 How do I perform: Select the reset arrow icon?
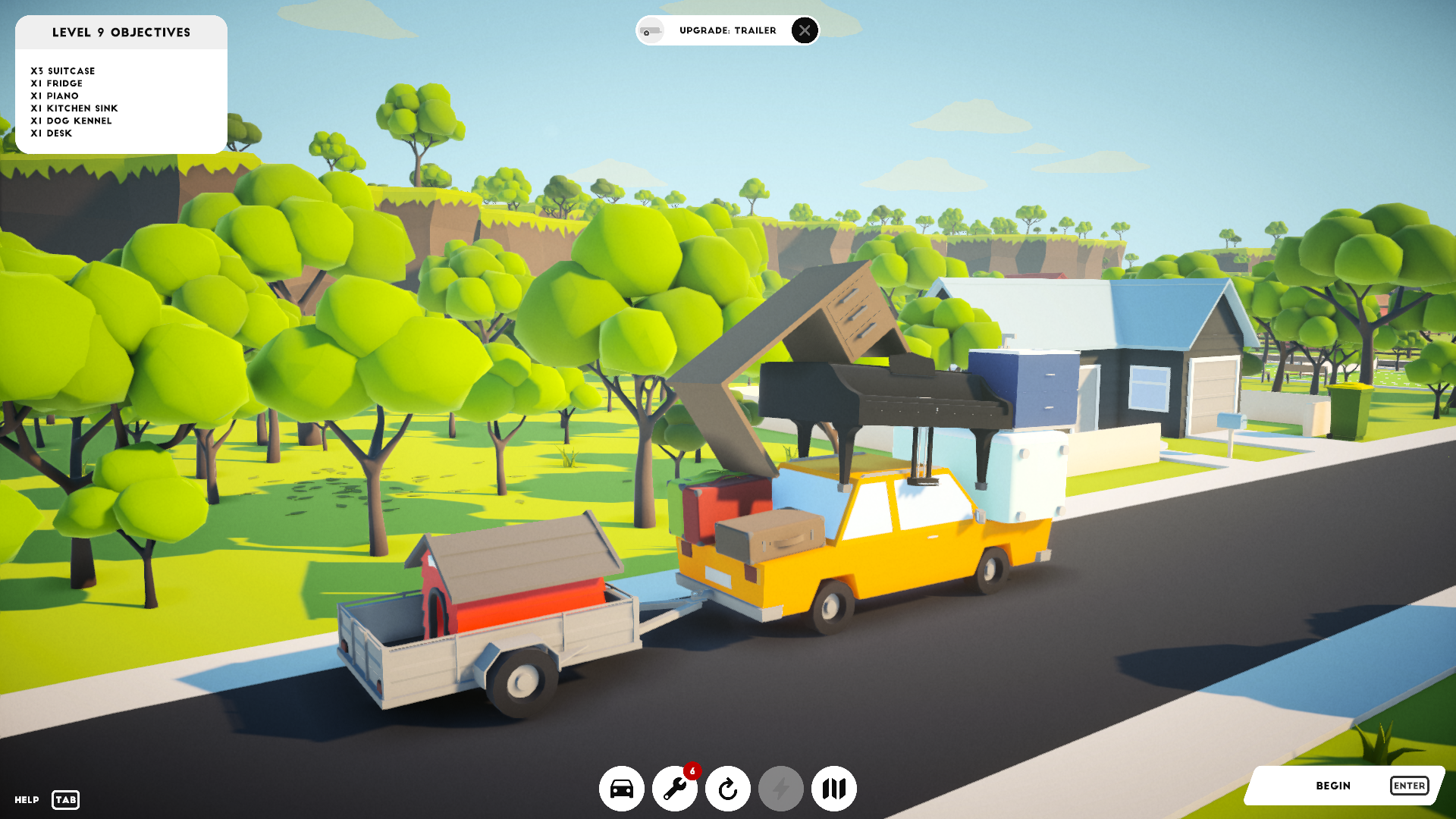pyautogui.click(x=727, y=789)
